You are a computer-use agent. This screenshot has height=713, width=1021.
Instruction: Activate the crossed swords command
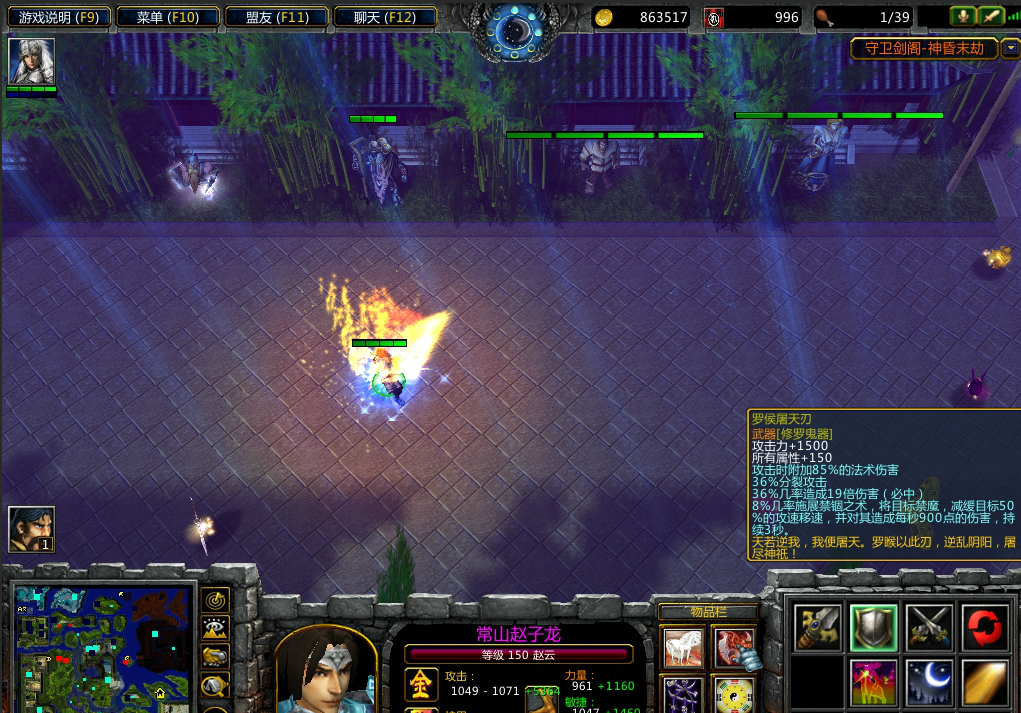pyautogui.click(x=929, y=627)
